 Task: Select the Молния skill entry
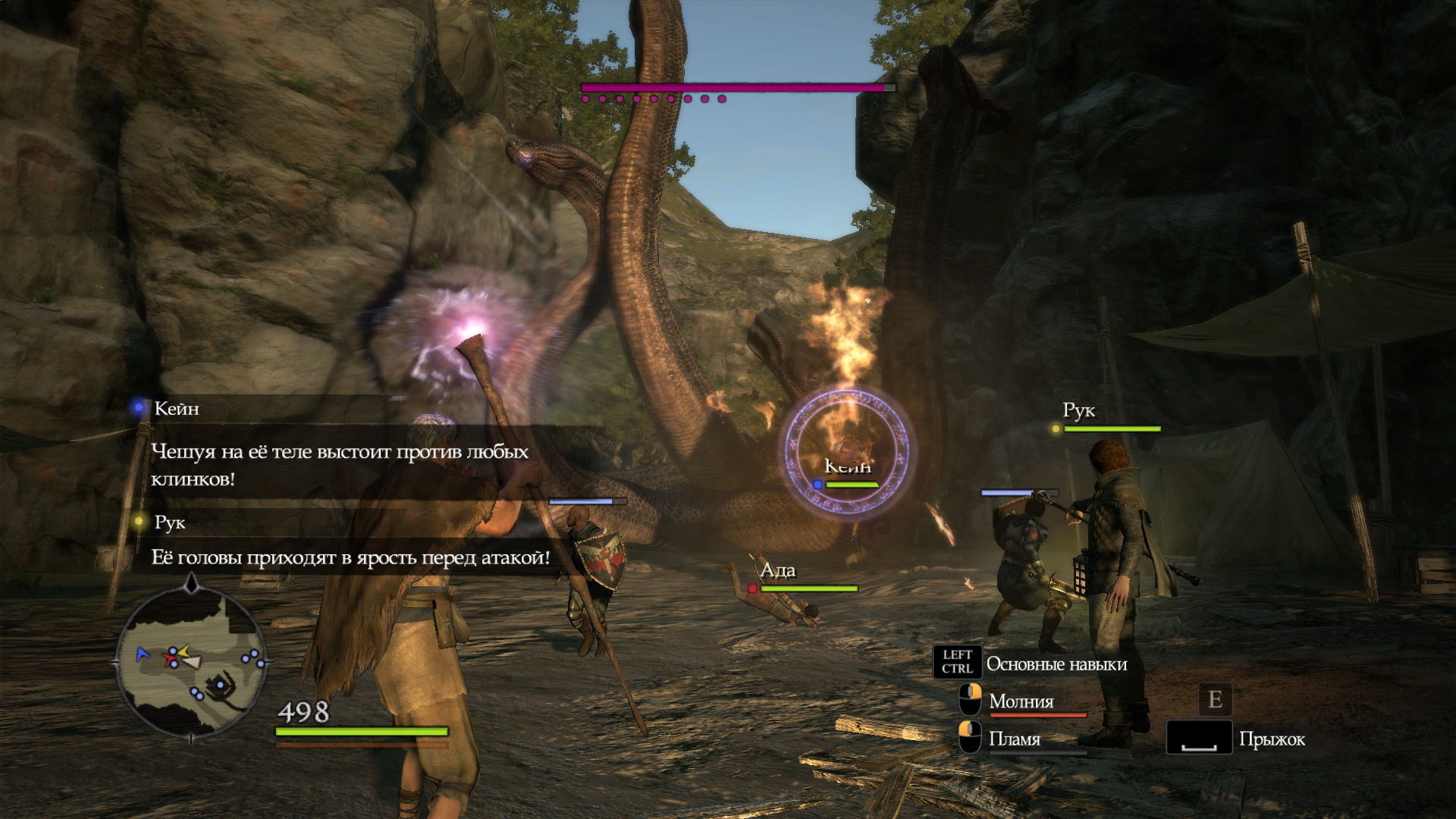click(1021, 701)
